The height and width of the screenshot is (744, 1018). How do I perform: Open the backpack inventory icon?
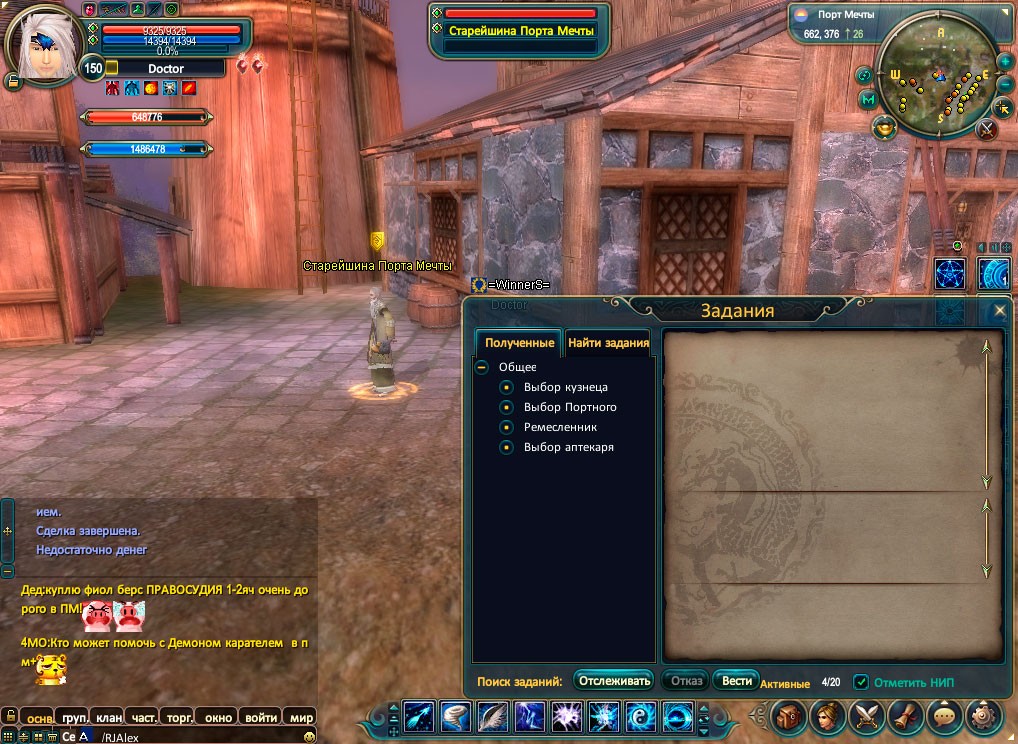click(x=789, y=716)
